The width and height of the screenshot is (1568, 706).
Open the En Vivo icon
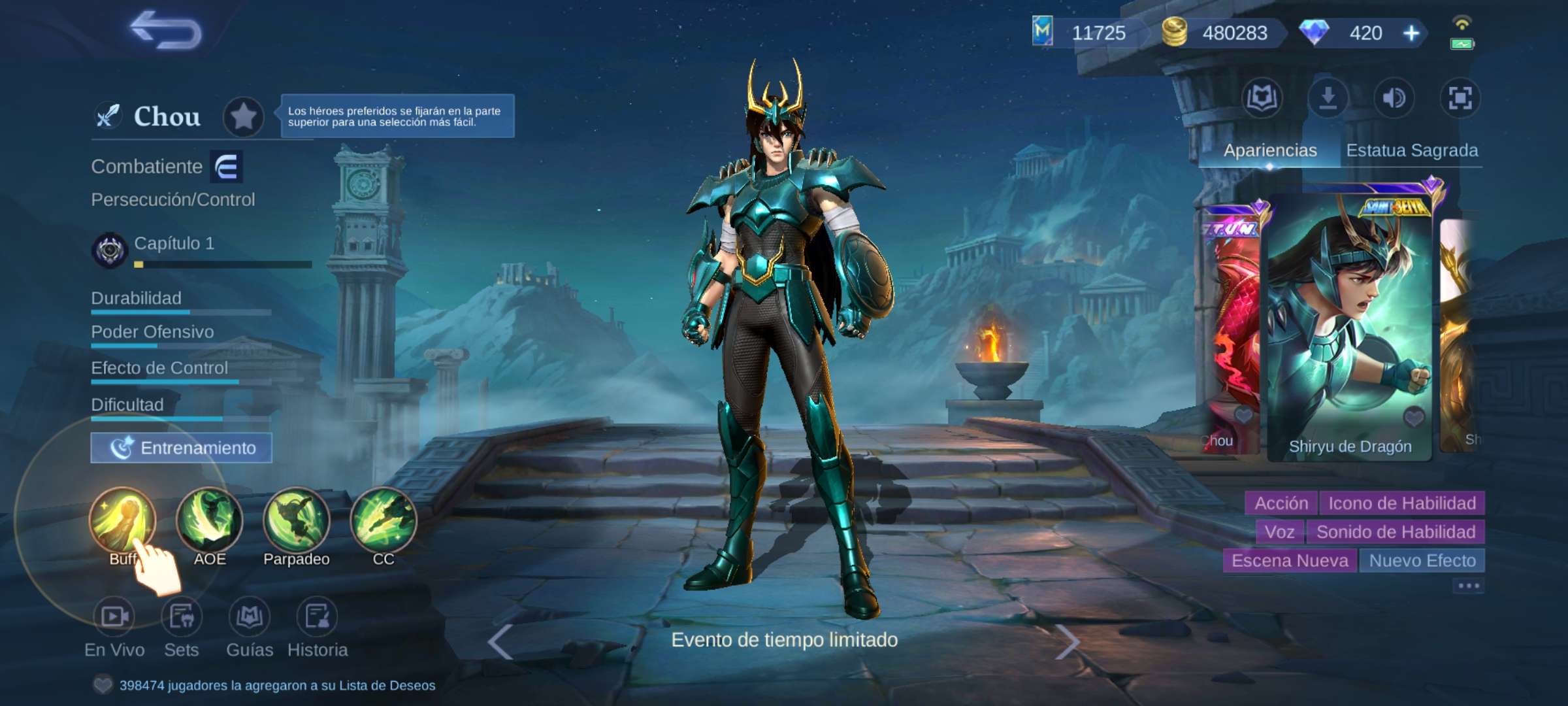(116, 616)
